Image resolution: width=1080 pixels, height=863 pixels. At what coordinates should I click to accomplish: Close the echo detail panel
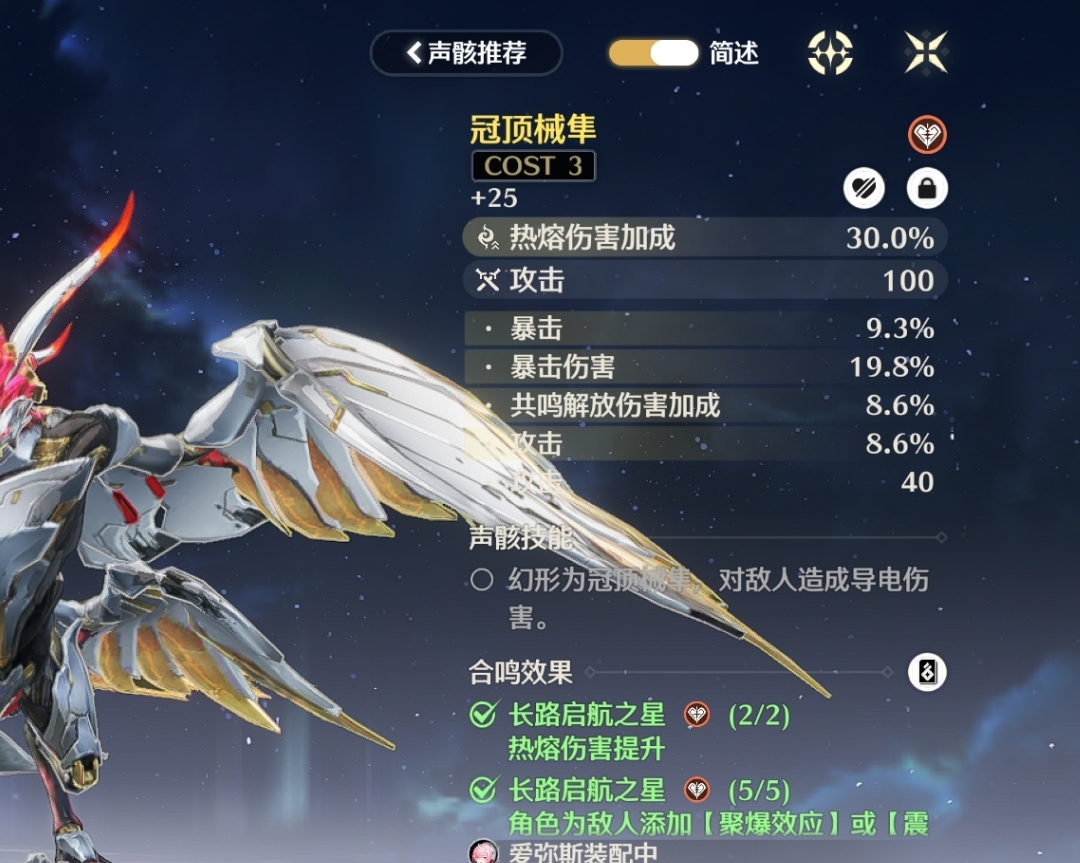(926, 53)
